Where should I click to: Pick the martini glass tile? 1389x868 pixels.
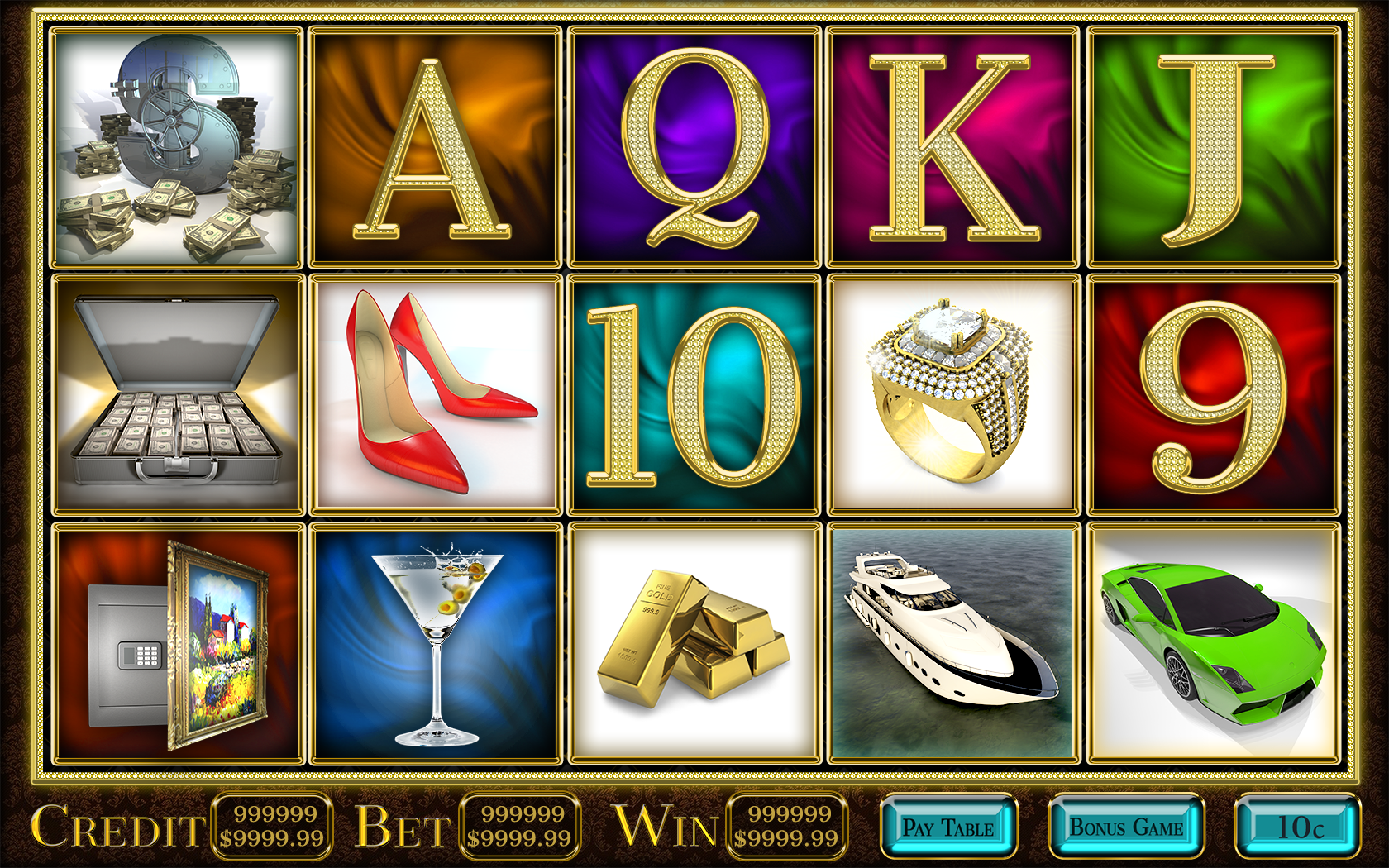pyautogui.click(x=436, y=643)
